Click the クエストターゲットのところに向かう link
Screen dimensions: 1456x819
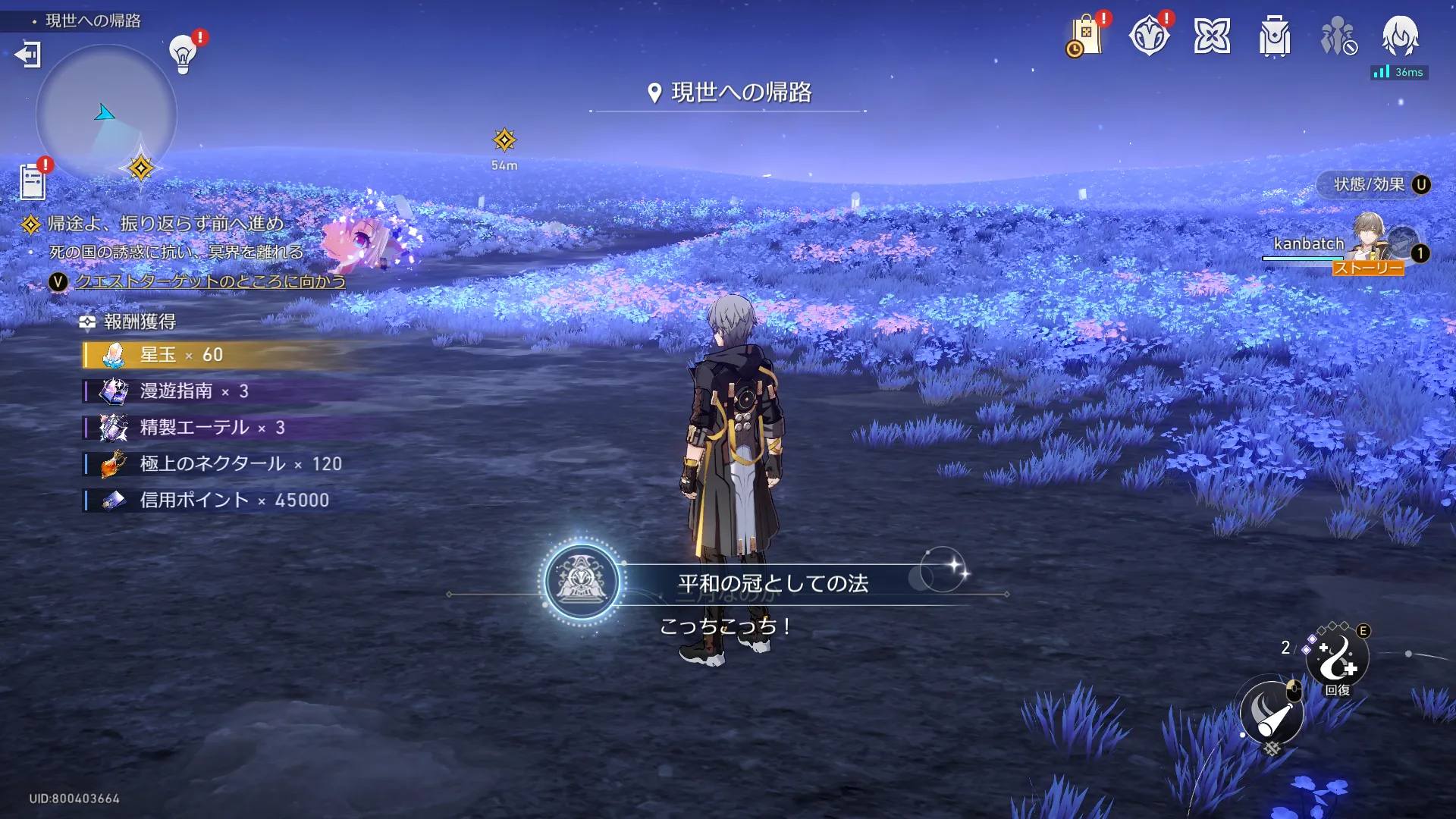click(x=210, y=281)
